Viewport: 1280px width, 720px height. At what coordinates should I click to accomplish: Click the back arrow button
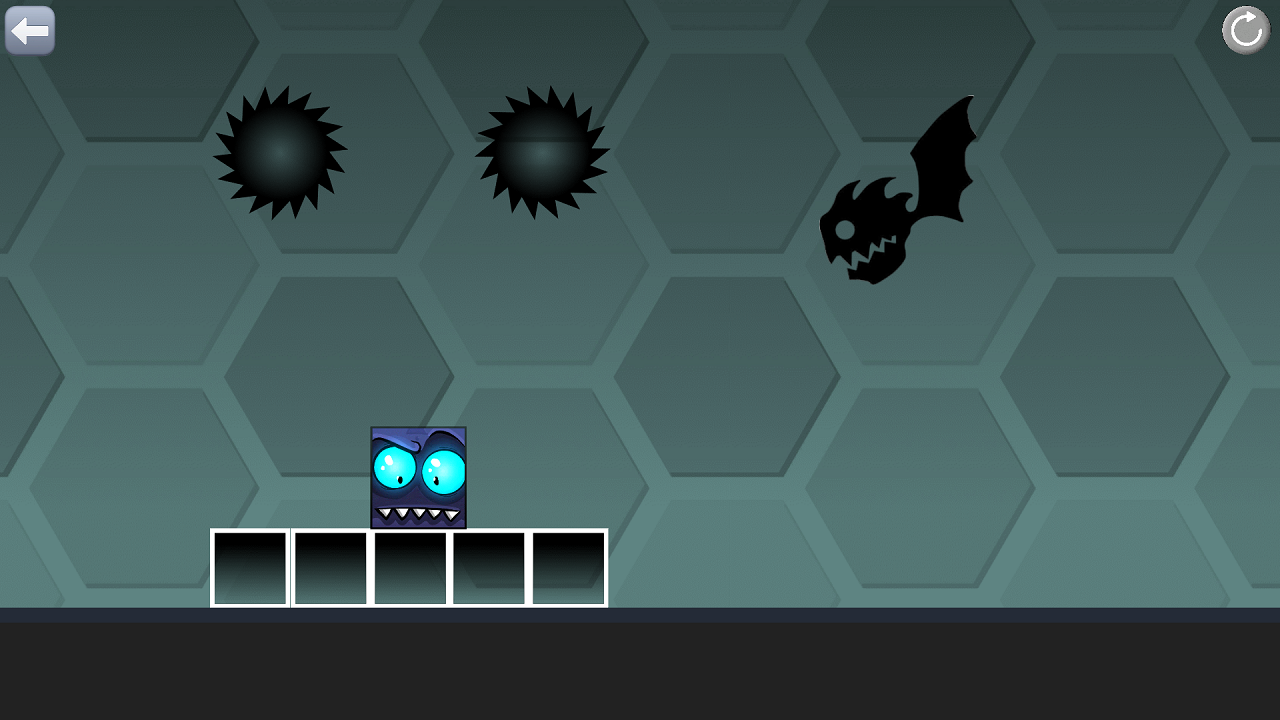click(x=30, y=30)
